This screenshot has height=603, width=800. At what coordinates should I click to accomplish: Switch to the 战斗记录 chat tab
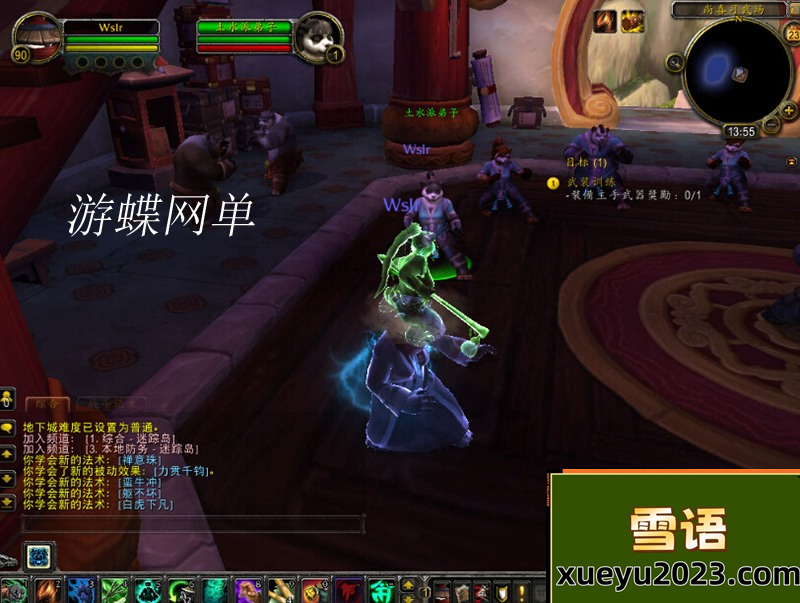111,403
